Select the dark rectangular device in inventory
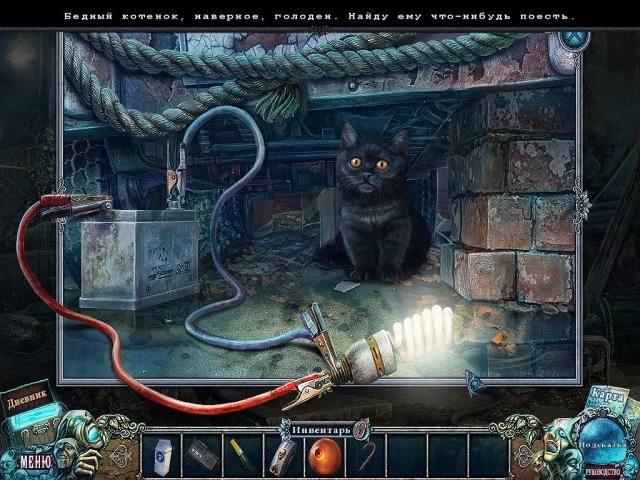Viewport: 640px width, 480px height. 203,454
